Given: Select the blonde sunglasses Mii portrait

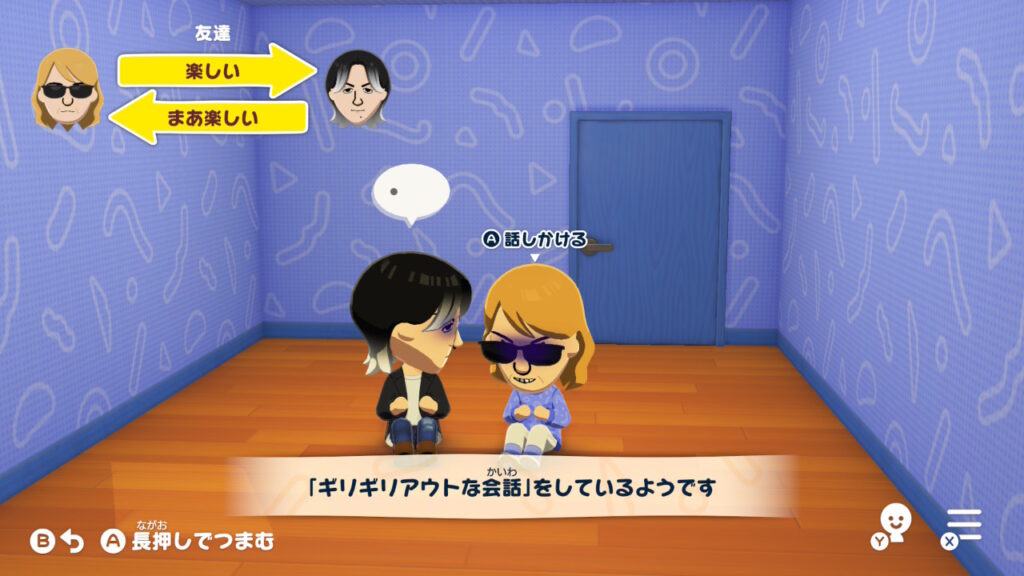Looking at the screenshot, I should (67, 90).
